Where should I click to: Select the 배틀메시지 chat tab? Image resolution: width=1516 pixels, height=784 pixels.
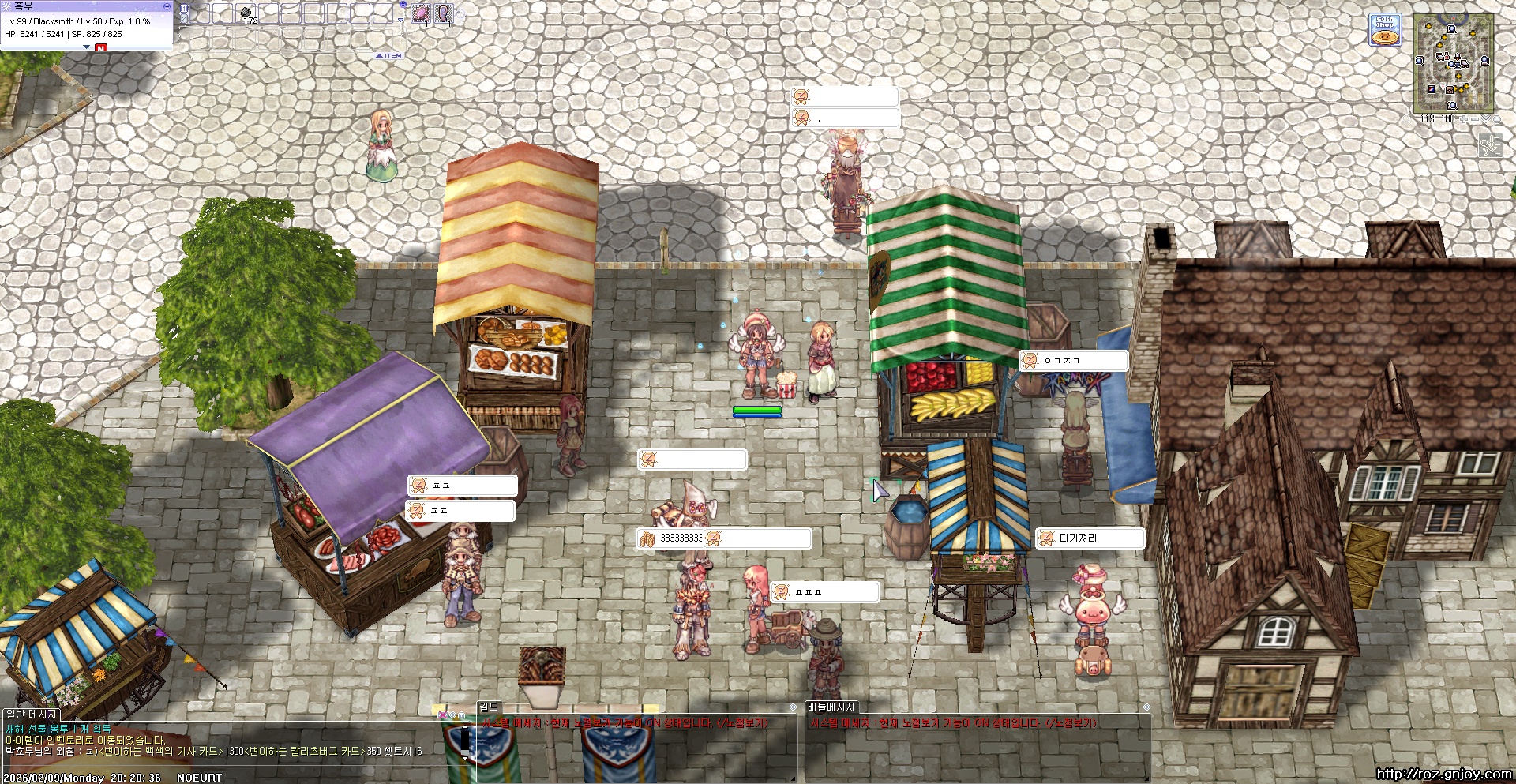pos(831,707)
